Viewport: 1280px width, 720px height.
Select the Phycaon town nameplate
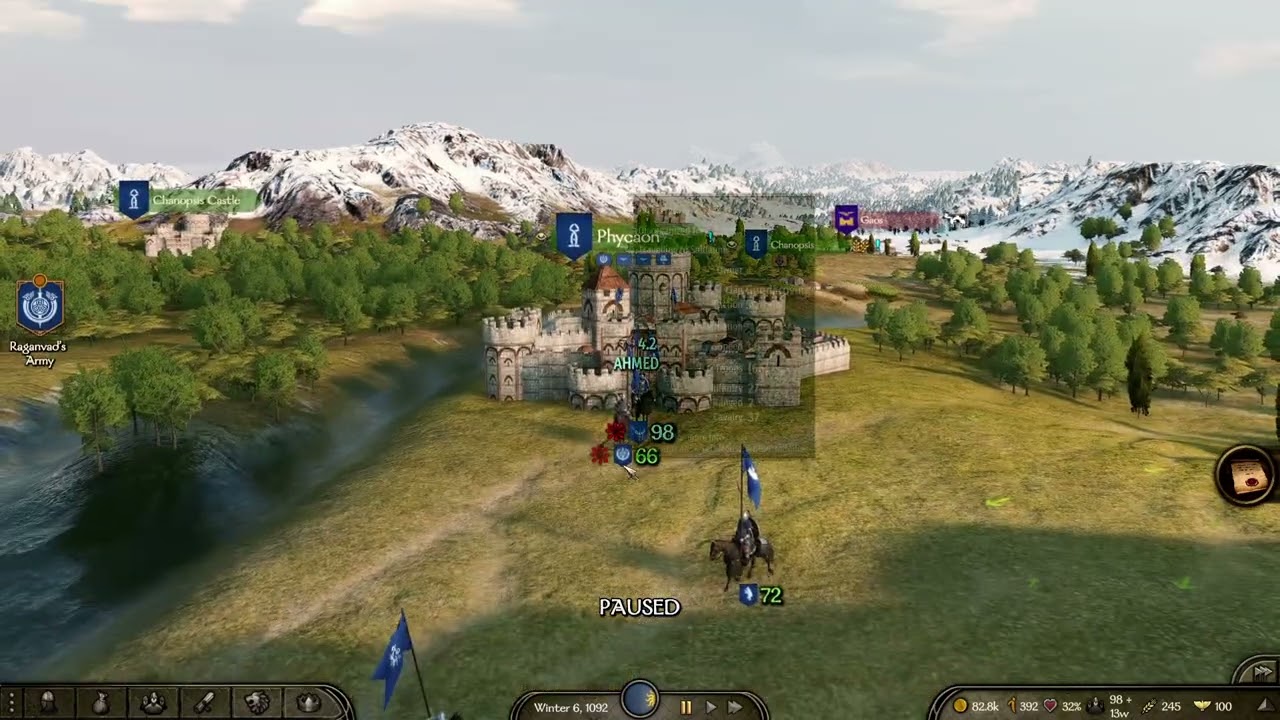(x=627, y=237)
